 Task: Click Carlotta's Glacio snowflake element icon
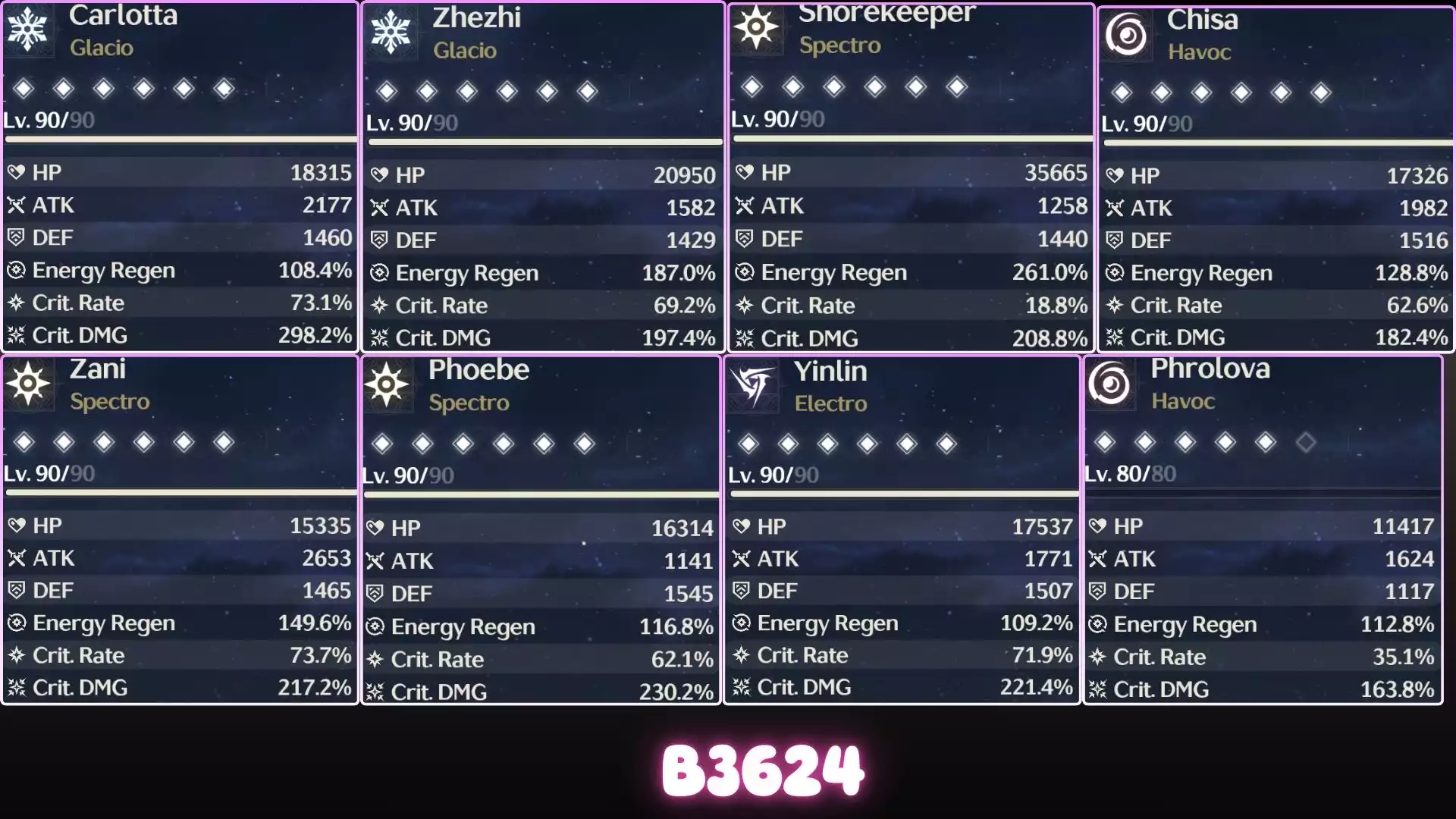(30, 29)
